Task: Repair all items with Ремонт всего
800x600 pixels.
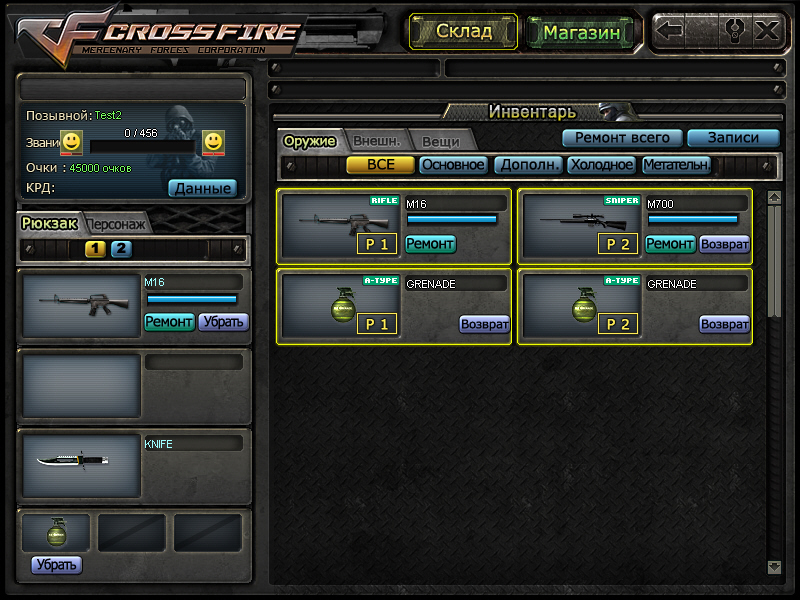Action: pyautogui.click(x=622, y=138)
